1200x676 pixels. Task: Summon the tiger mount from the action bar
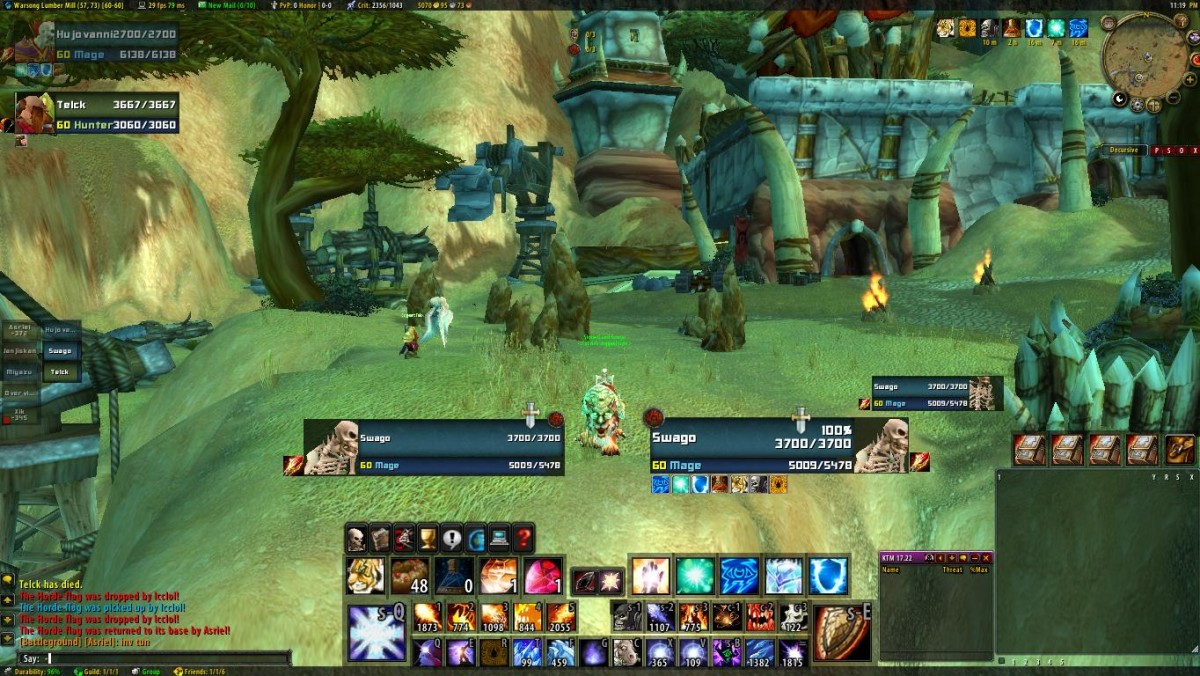click(x=365, y=577)
